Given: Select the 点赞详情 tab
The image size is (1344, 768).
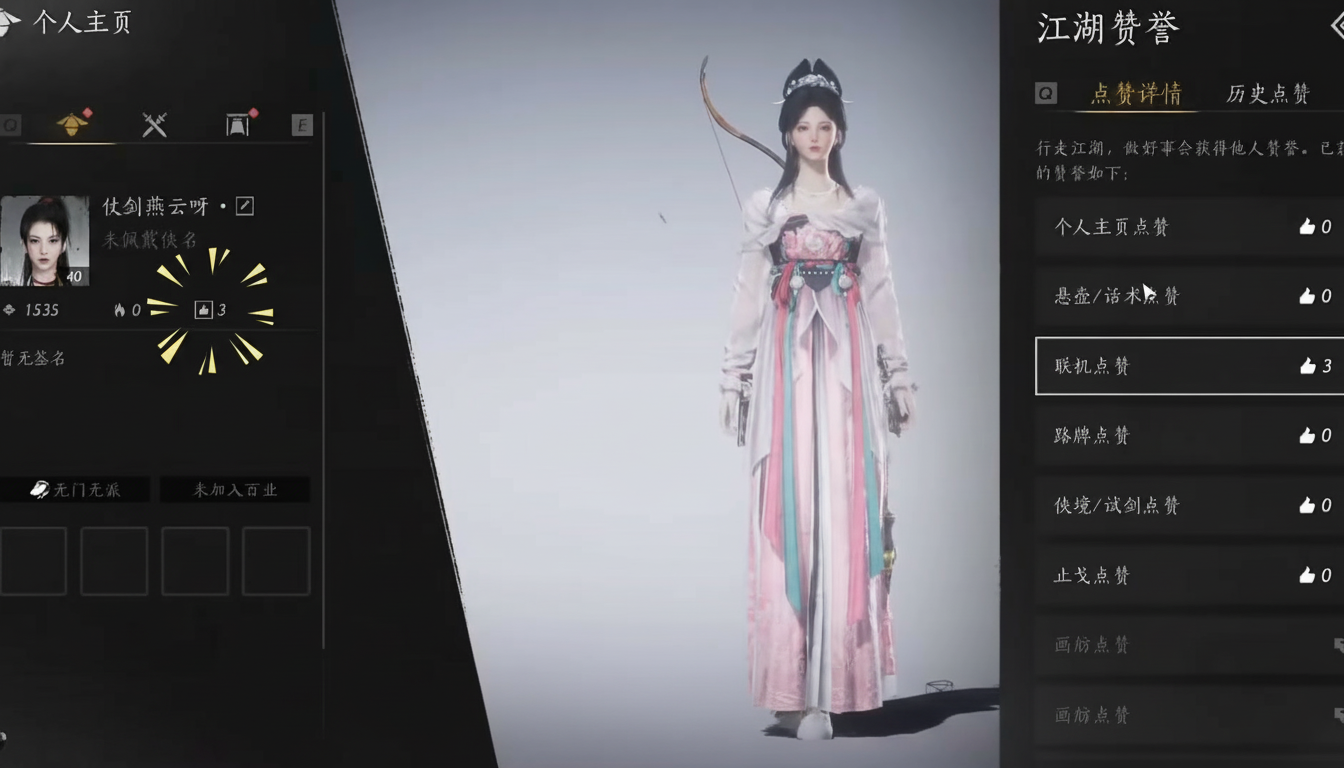Looking at the screenshot, I should point(1135,93).
